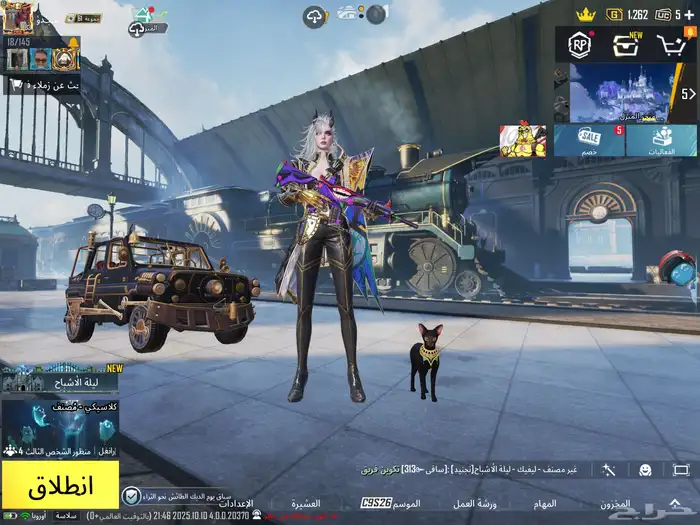Image resolution: width=700 pixels, height=525 pixels.
Task: Open the crate chest icon marked NEW
Action: 626,44
